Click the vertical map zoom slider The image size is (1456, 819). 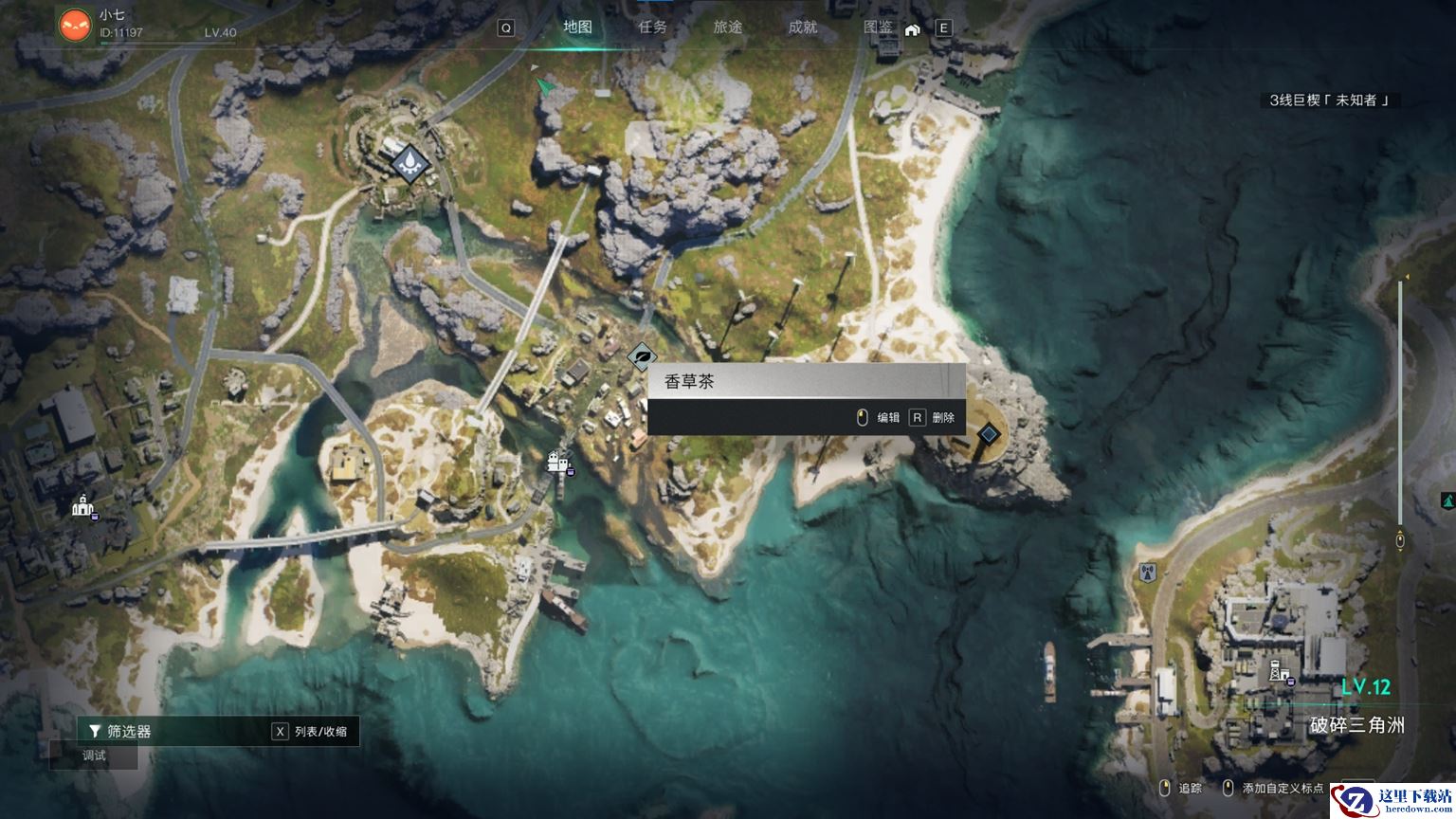1400,408
